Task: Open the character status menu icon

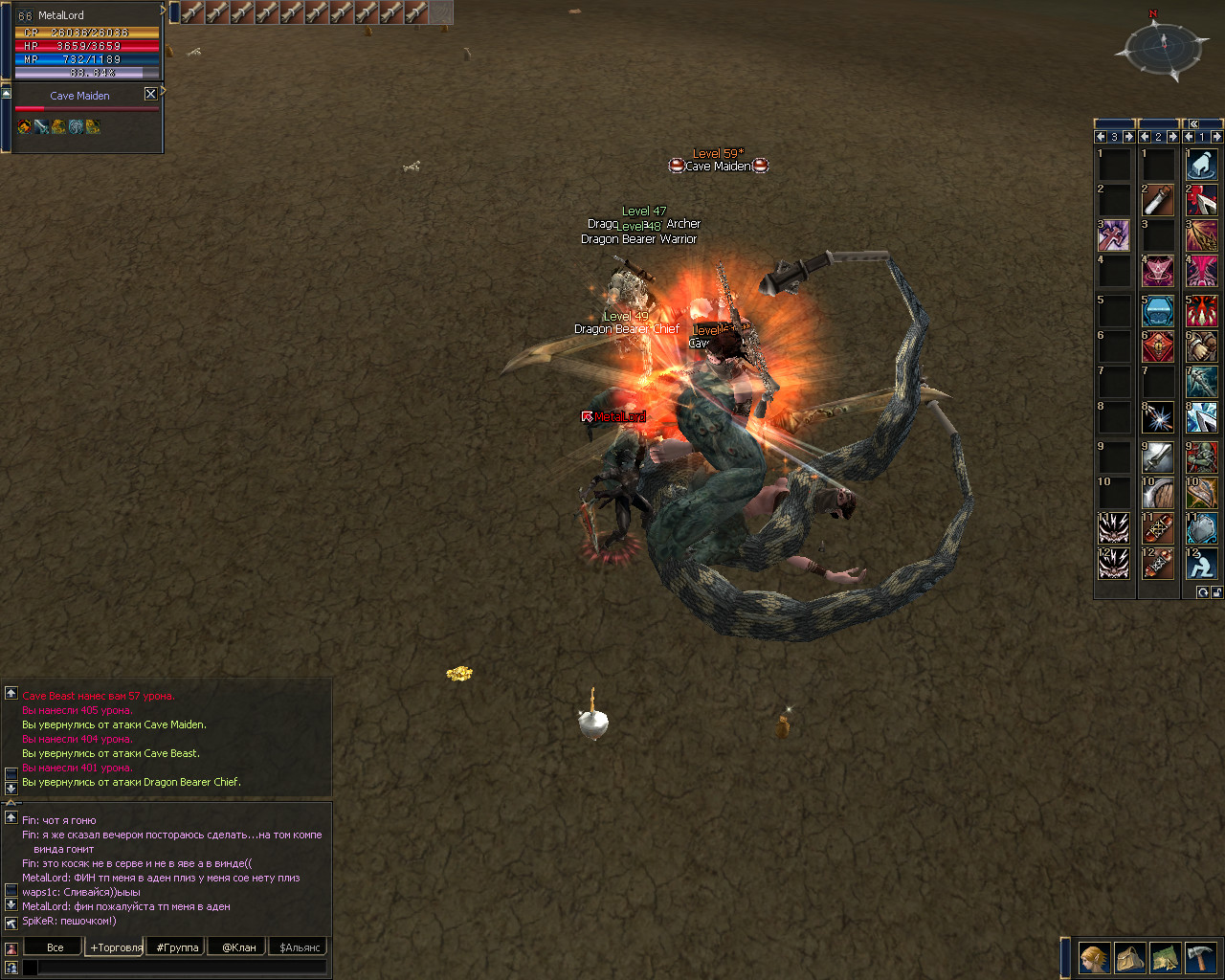Action: pyautogui.click(x=1094, y=958)
